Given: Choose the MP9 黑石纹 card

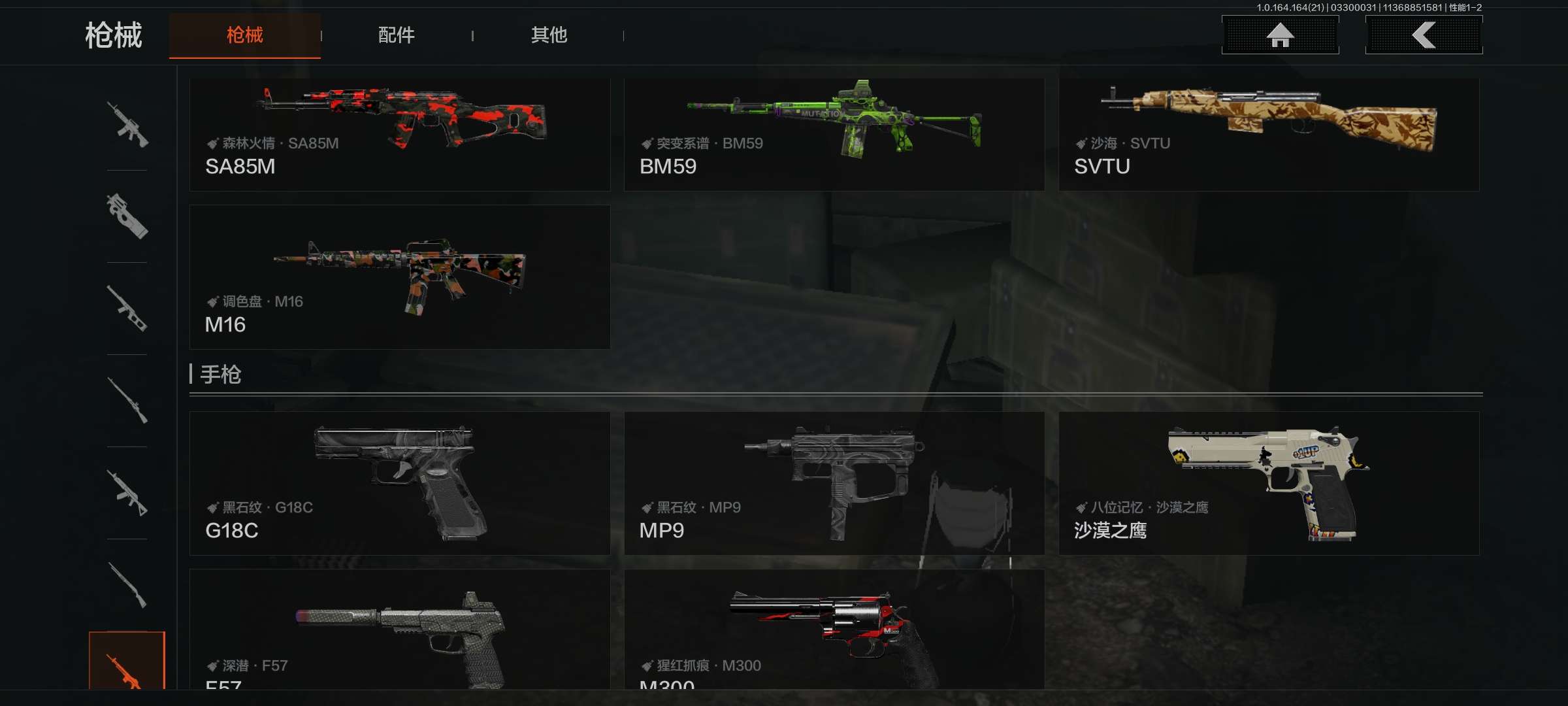Looking at the screenshot, I should (x=834, y=483).
